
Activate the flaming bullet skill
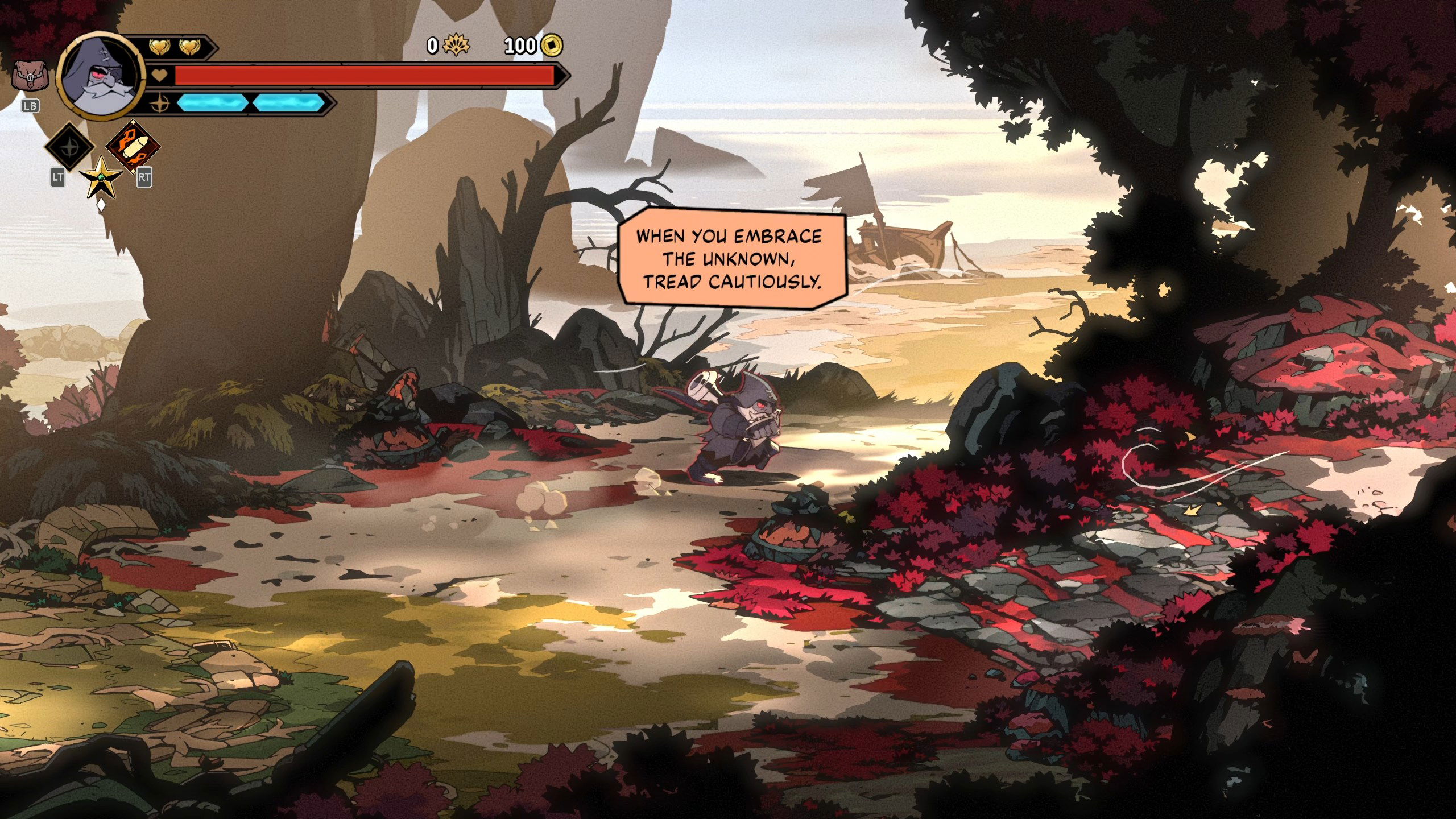(133, 147)
